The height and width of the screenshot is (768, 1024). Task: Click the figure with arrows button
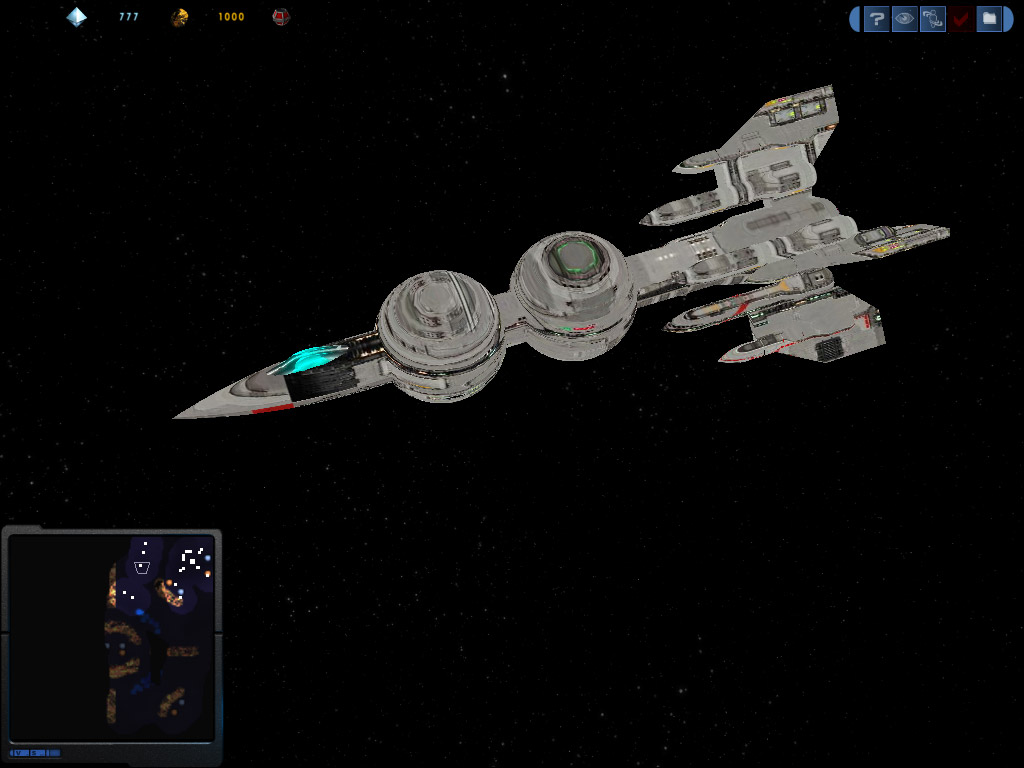[x=932, y=18]
